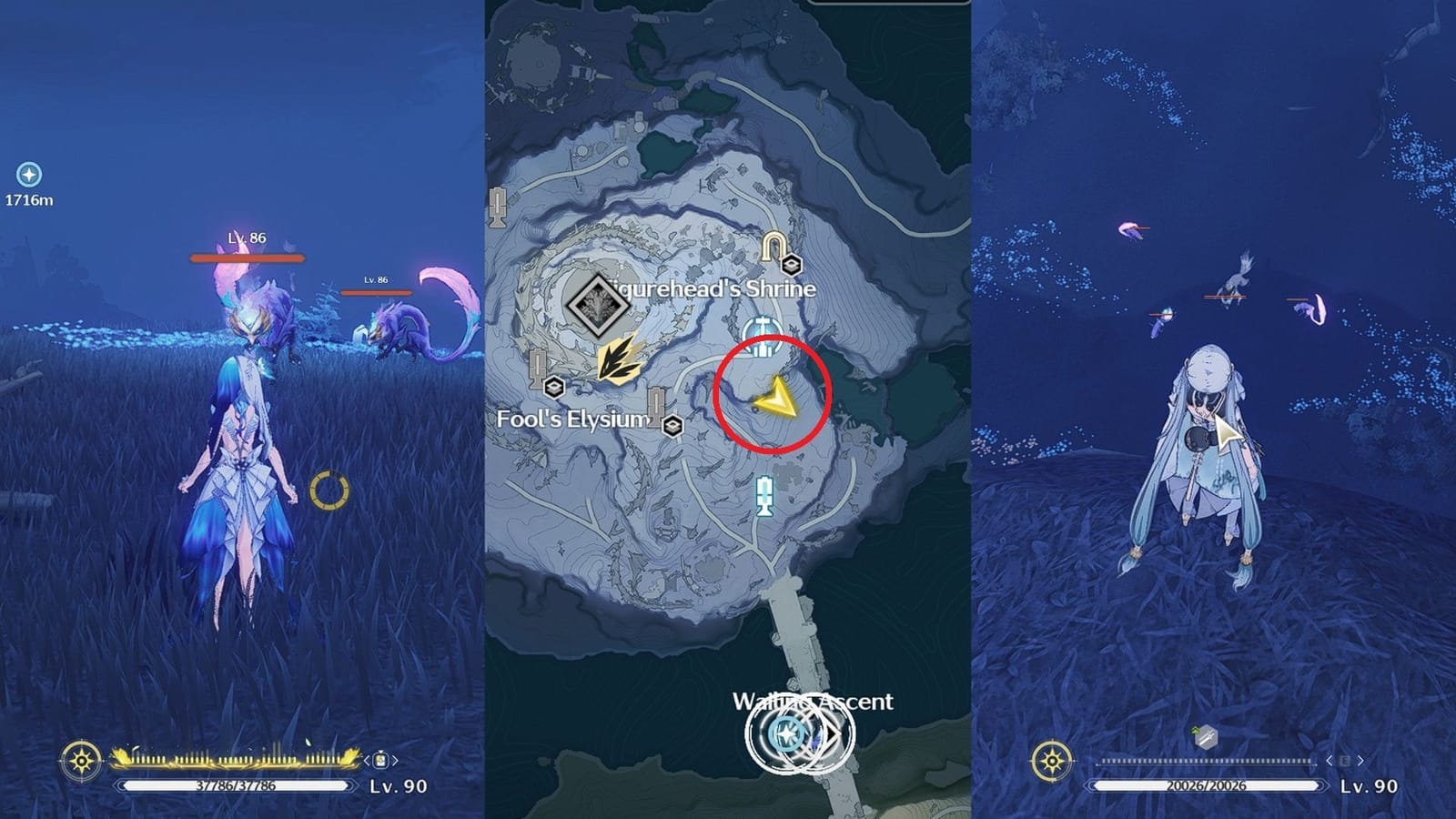Click the arch-shaped ruins icon near Figurehead's Shrine
Image resolution: width=1456 pixels, height=819 pixels.
pos(772,244)
